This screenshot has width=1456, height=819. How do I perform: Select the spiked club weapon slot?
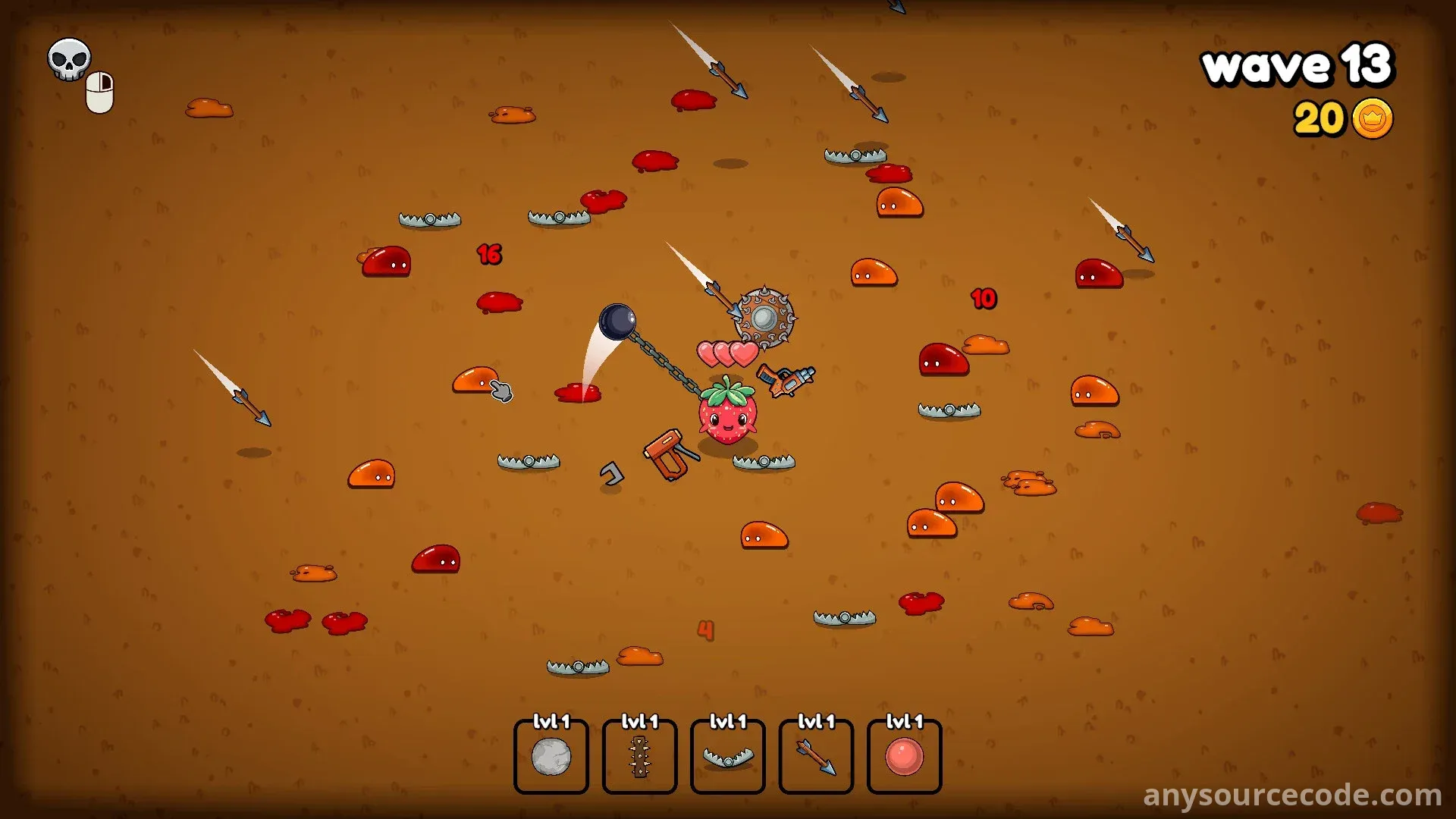[x=639, y=757]
